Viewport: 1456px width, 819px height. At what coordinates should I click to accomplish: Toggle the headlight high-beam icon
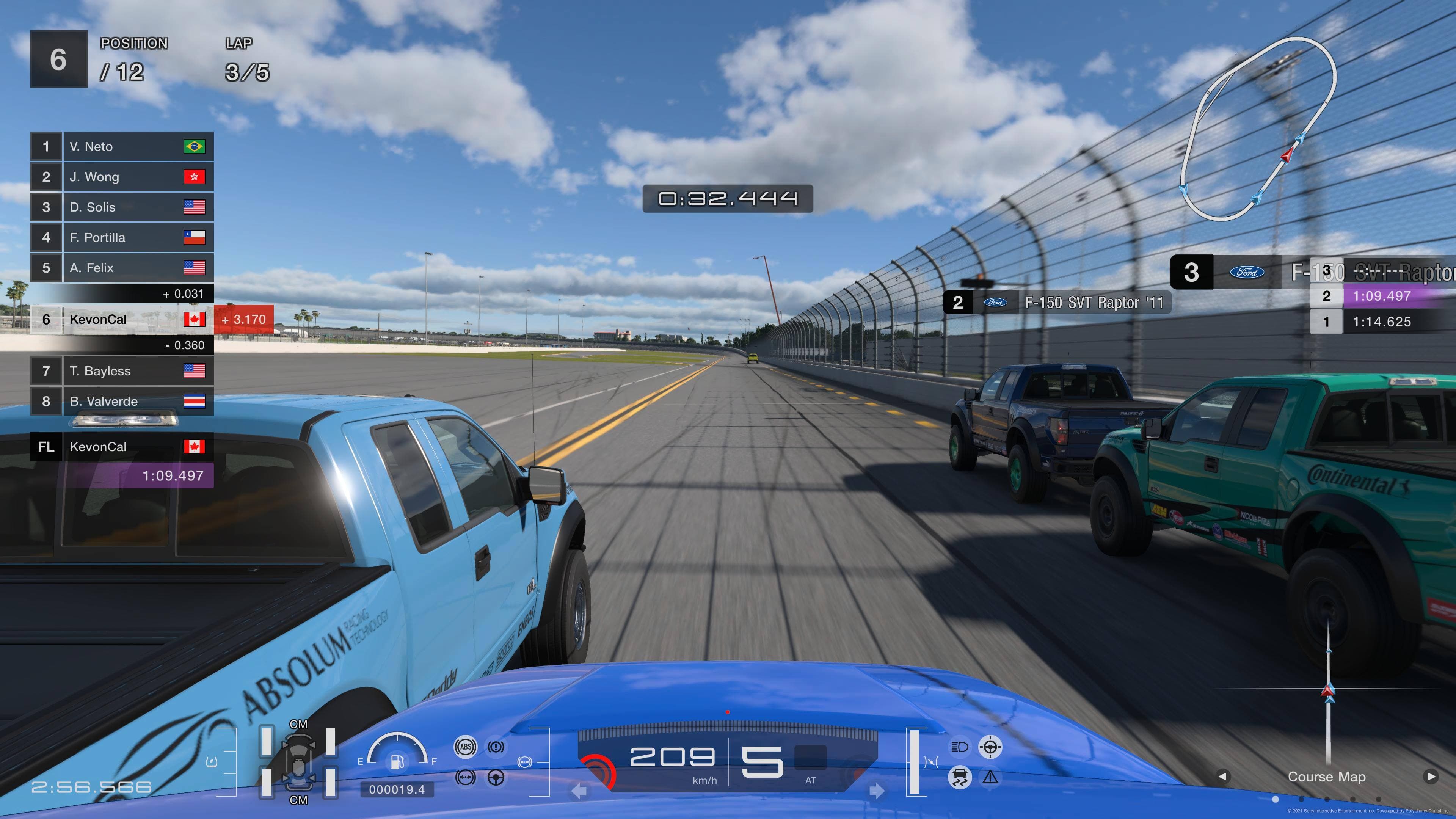[959, 747]
